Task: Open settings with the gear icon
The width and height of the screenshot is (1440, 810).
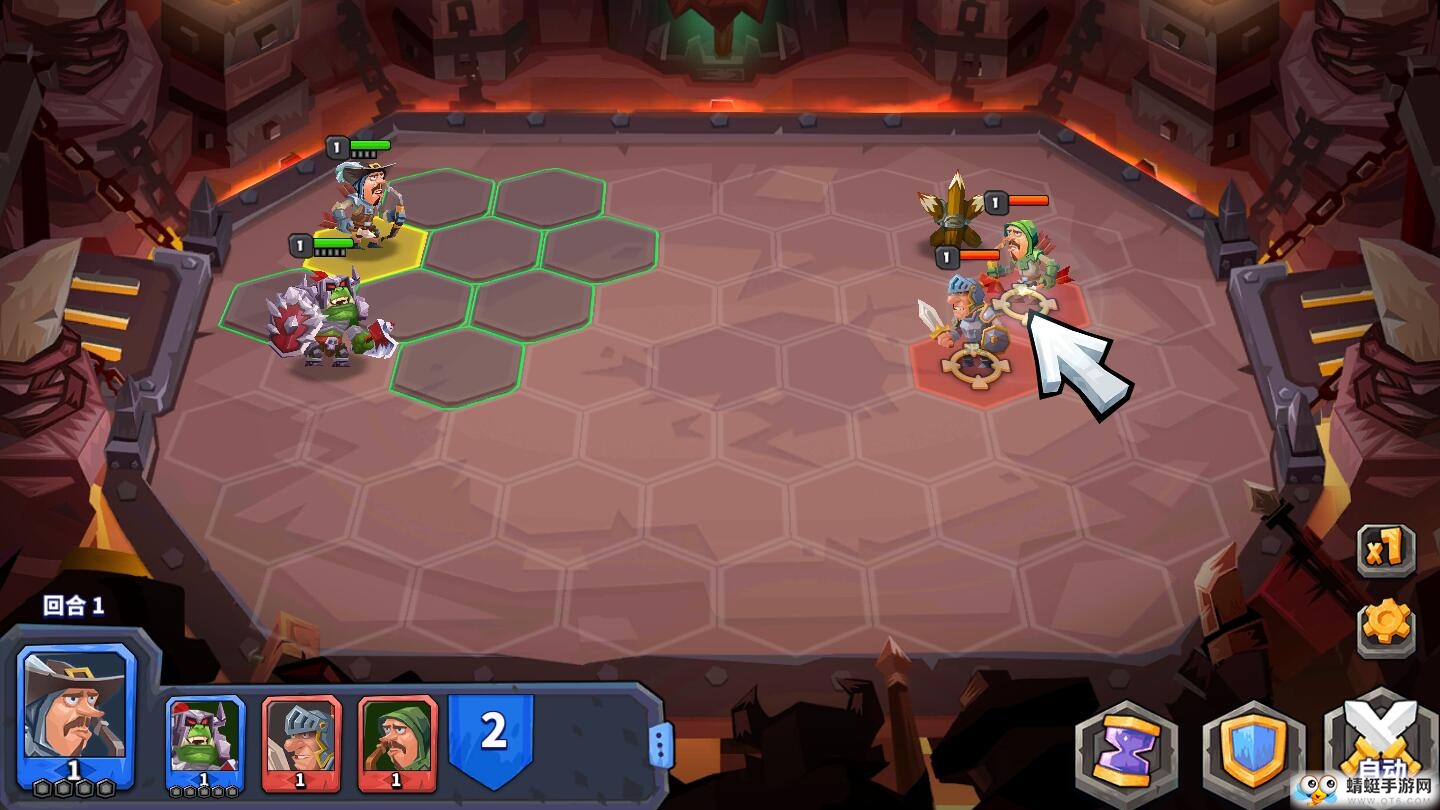Action: pyautogui.click(x=1386, y=626)
